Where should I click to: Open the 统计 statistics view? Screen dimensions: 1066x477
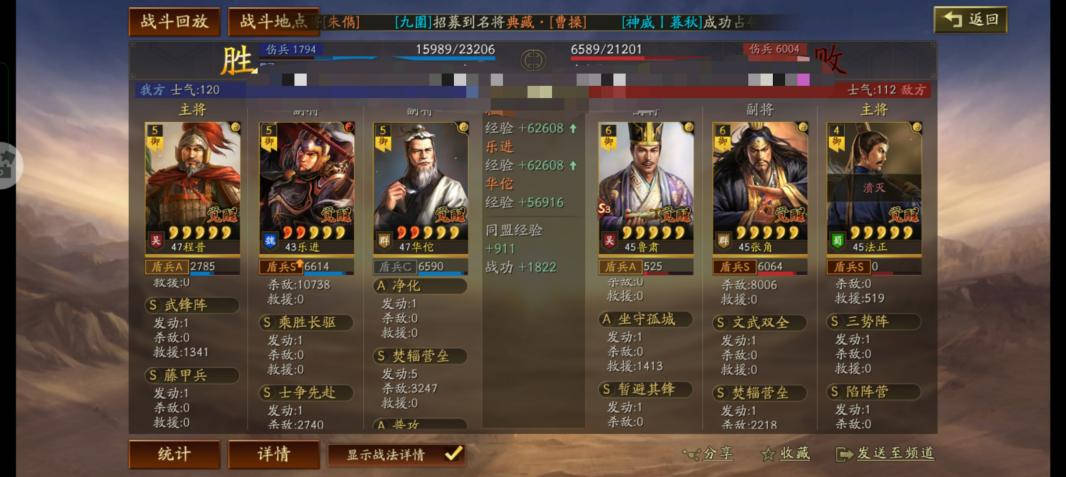(174, 454)
